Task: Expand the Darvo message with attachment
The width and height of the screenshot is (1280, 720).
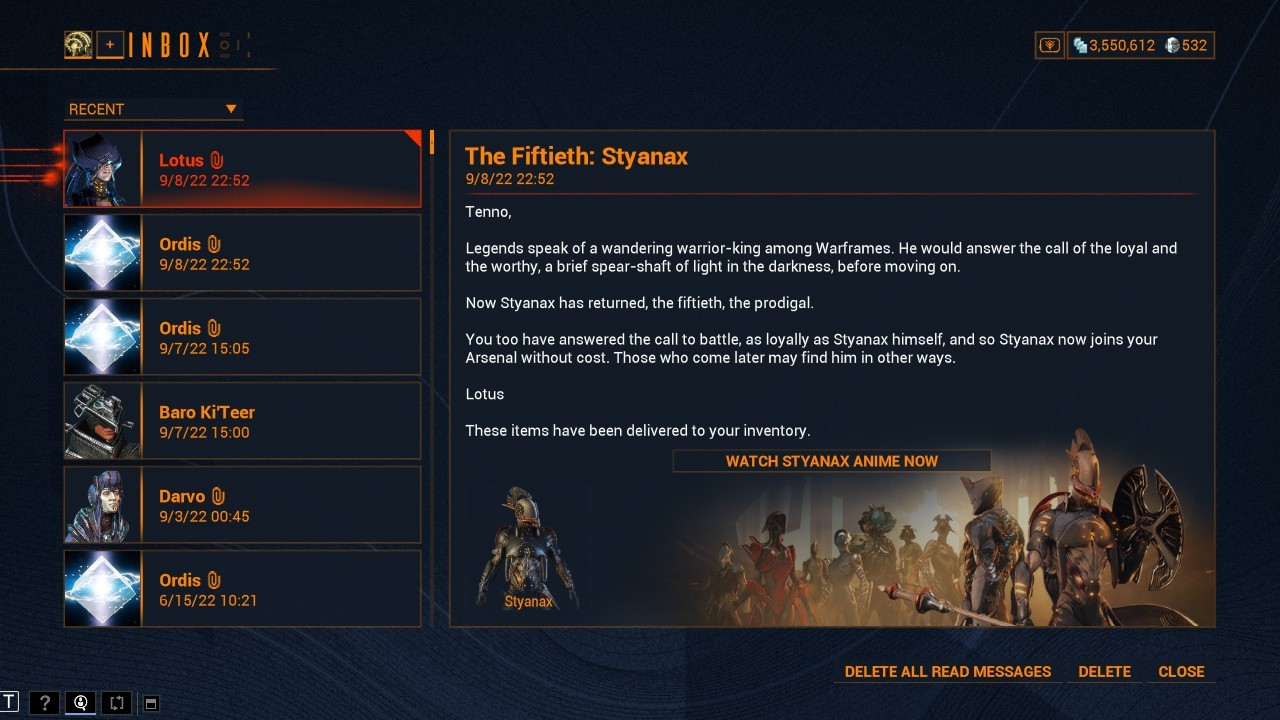Action: coord(242,504)
